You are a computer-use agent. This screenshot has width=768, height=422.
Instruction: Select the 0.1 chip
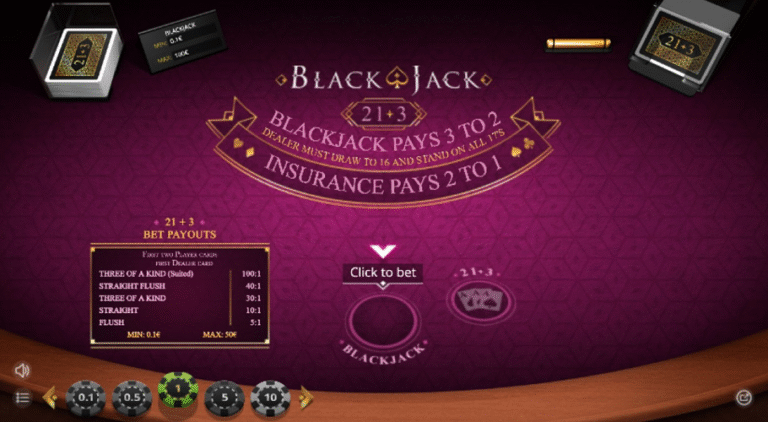(x=84, y=398)
